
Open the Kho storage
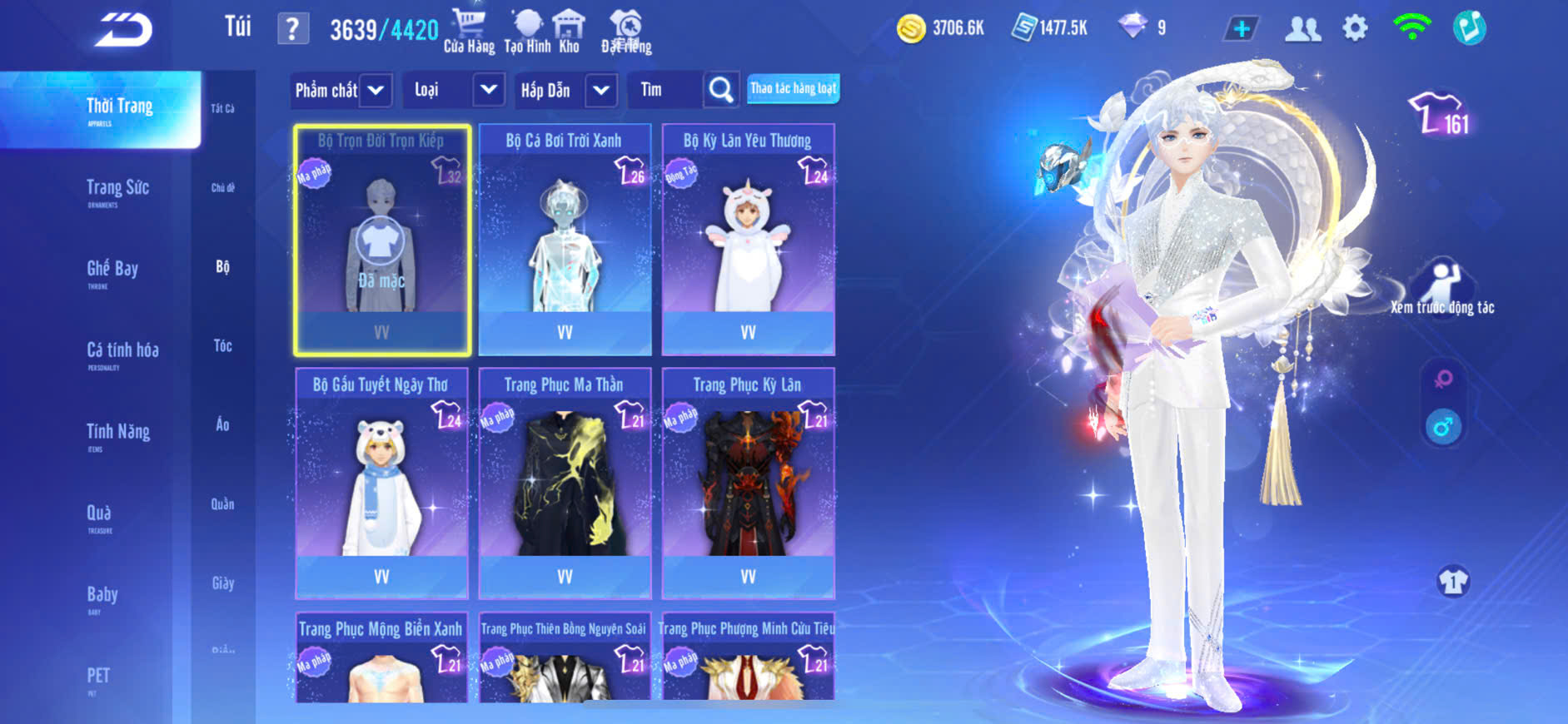(x=569, y=31)
